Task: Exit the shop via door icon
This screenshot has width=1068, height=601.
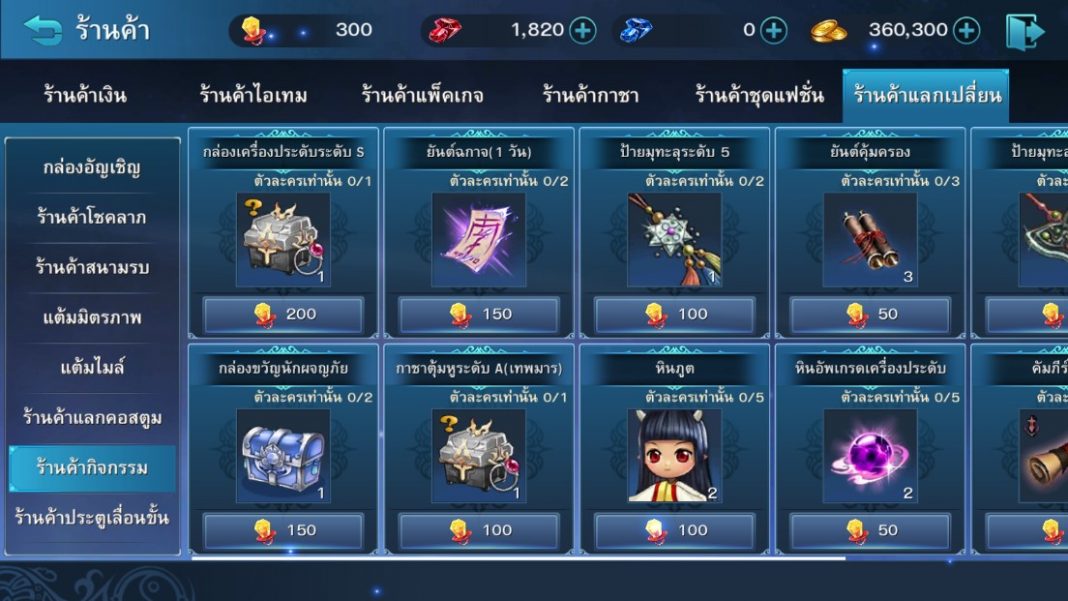Action: coord(1024,31)
